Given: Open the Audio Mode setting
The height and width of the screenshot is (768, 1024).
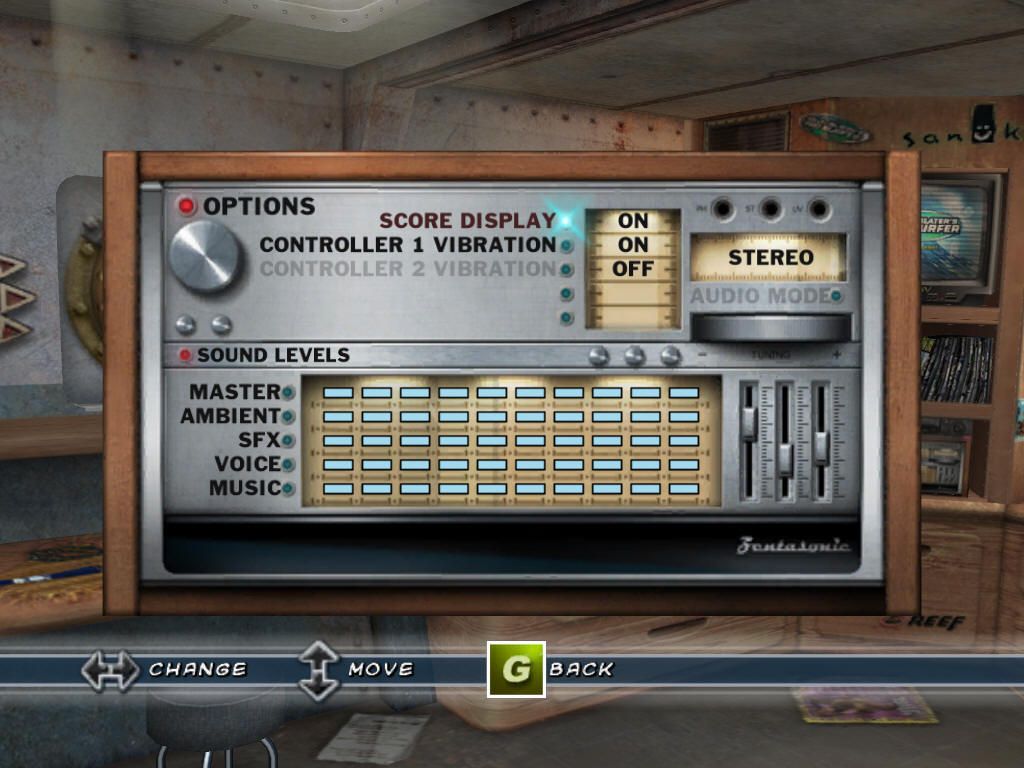Looking at the screenshot, I should tap(761, 296).
